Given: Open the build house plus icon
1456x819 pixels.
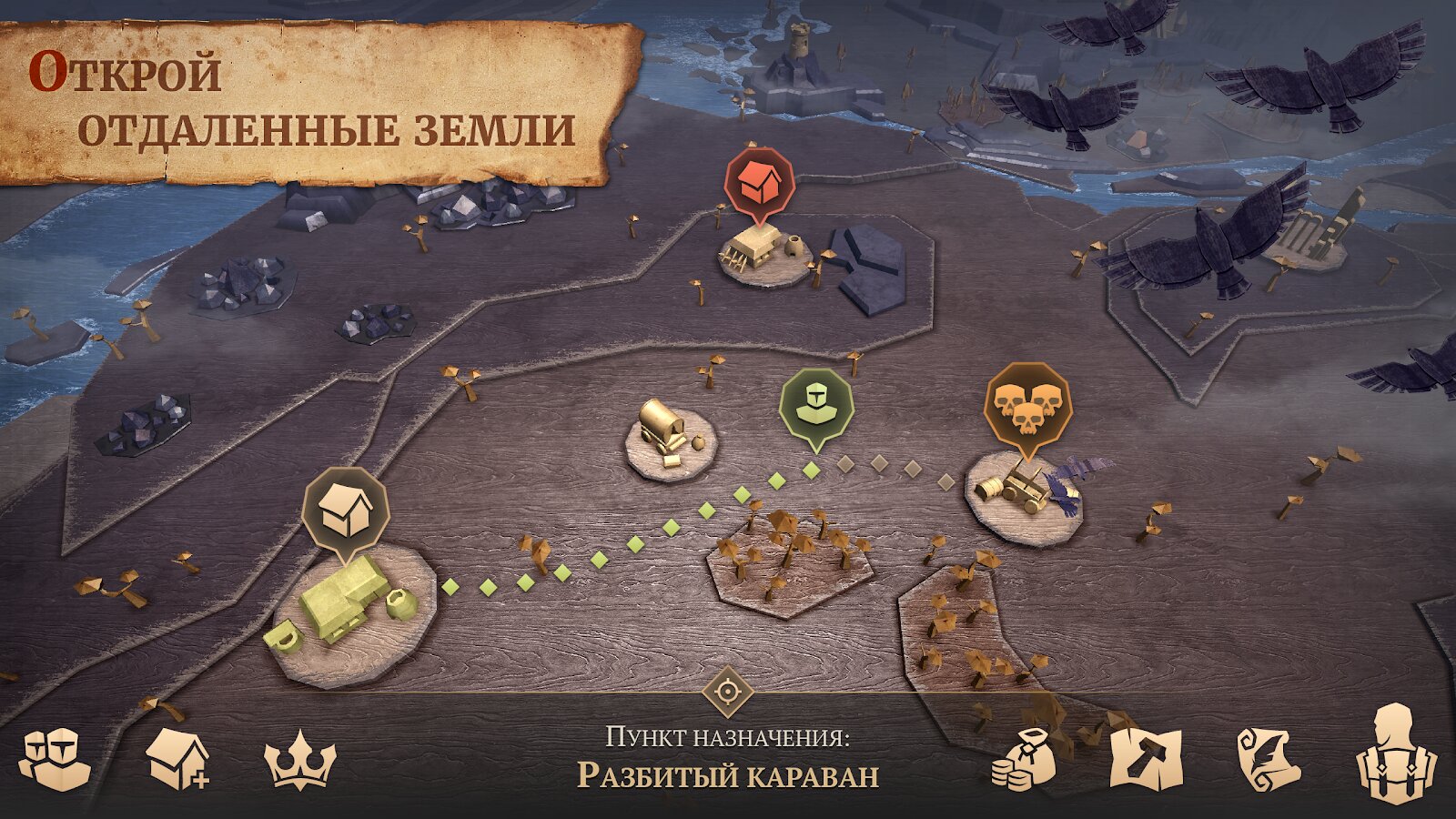Looking at the screenshot, I should coord(177,759).
